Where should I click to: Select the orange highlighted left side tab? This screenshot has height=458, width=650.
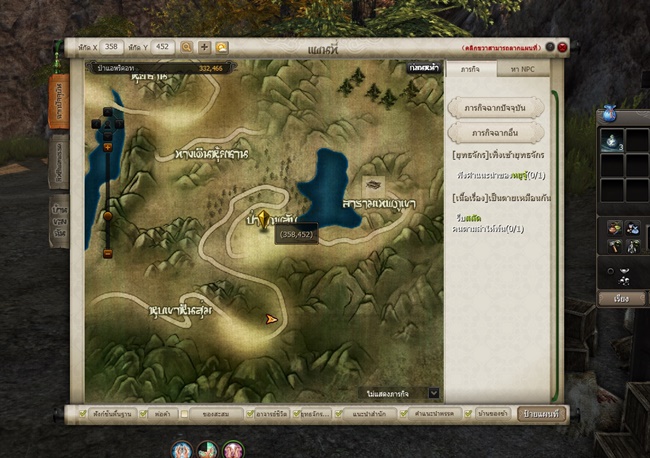pyautogui.click(x=59, y=100)
